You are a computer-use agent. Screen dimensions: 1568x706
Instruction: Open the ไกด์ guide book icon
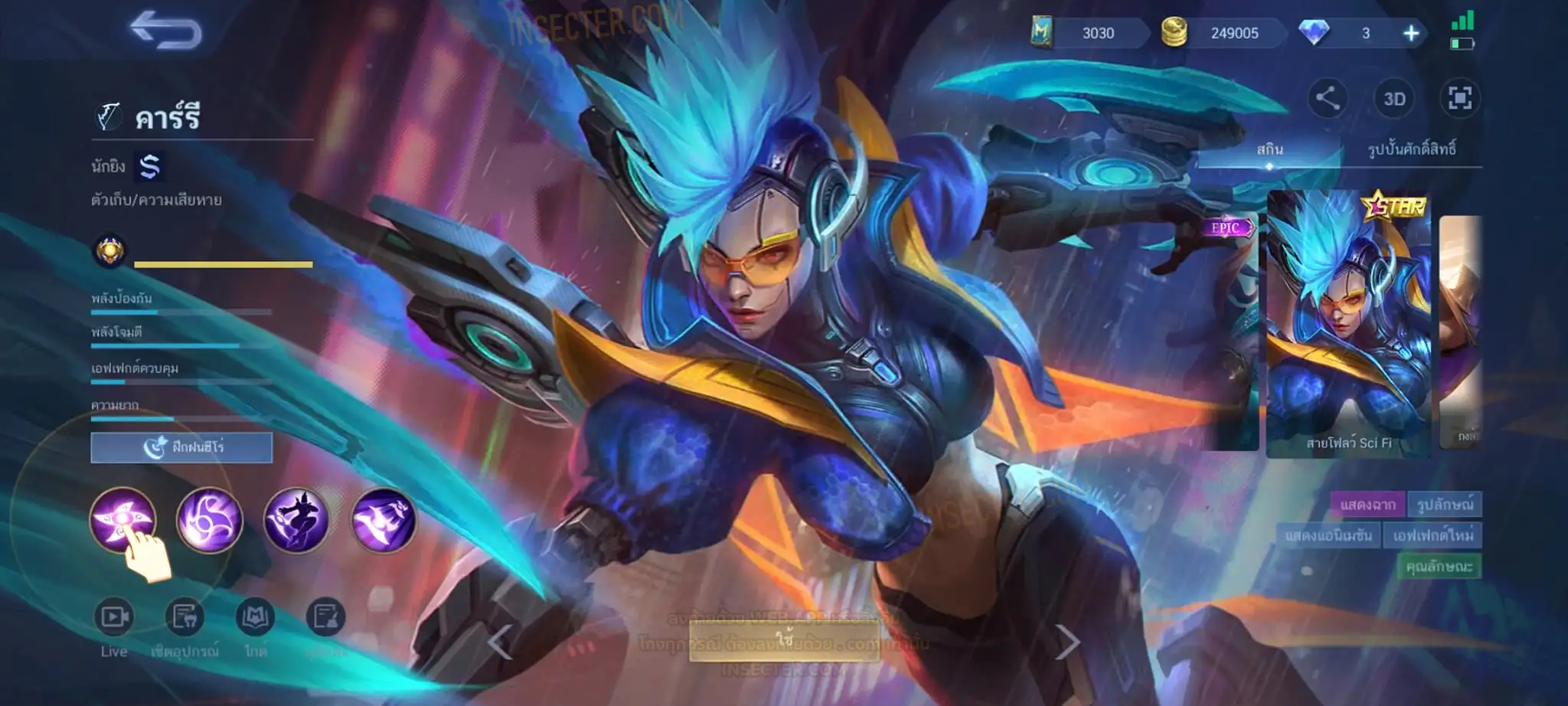coord(255,617)
